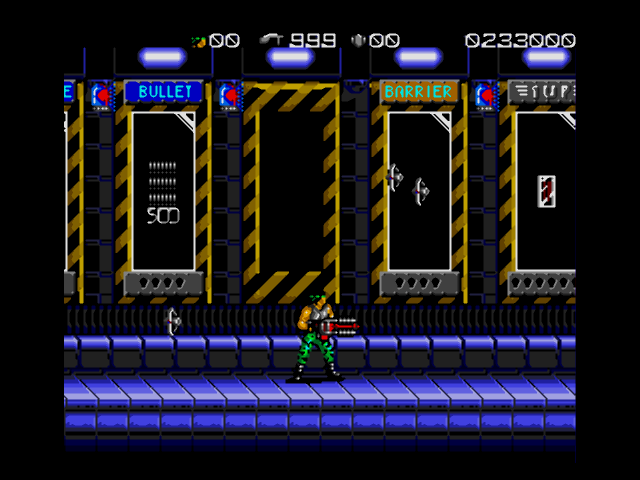Click the backpack weapon icon

[359, 41]
